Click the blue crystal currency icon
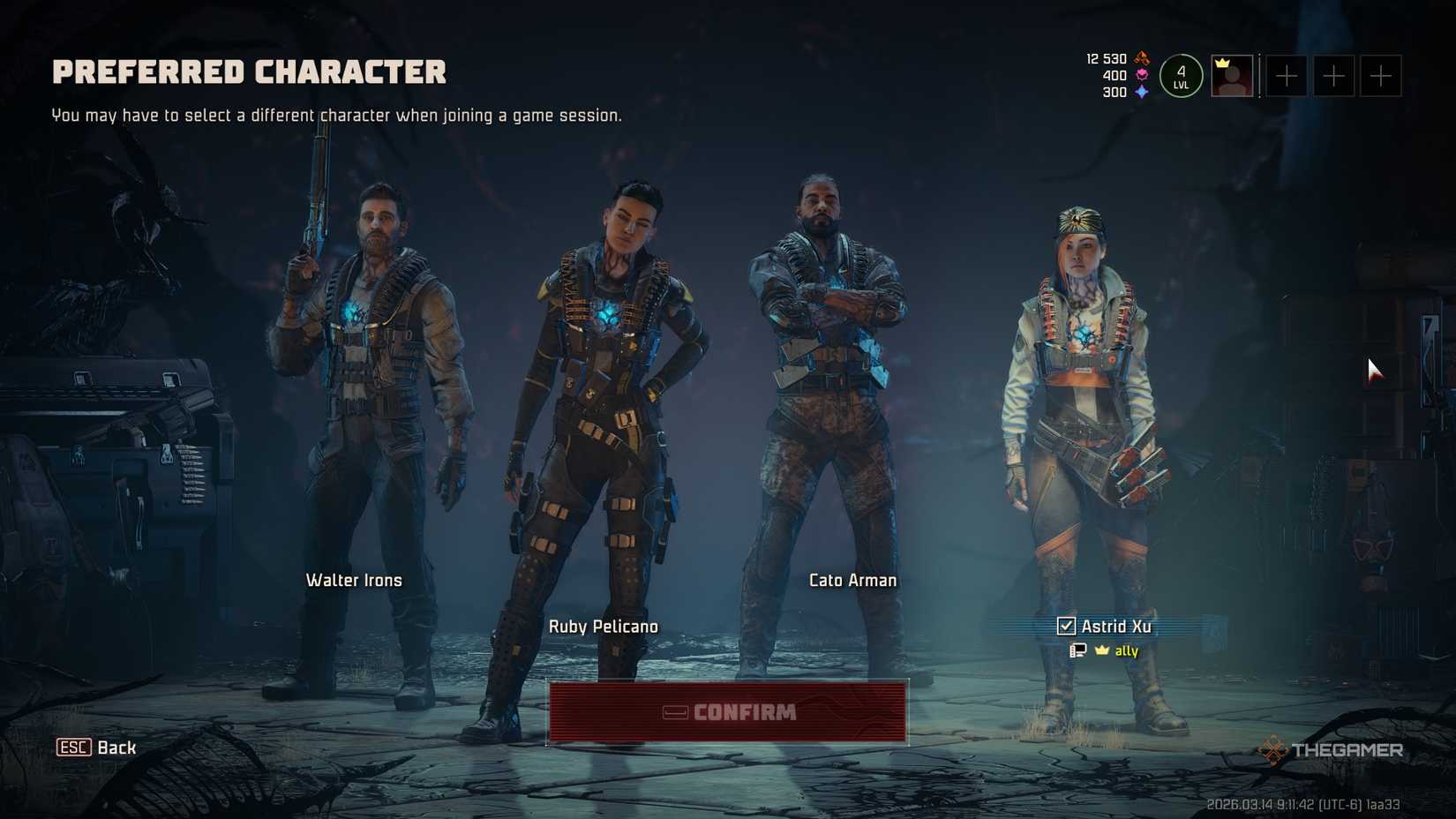Viewport: 1456px width, 819px height. click(1141, 90)
